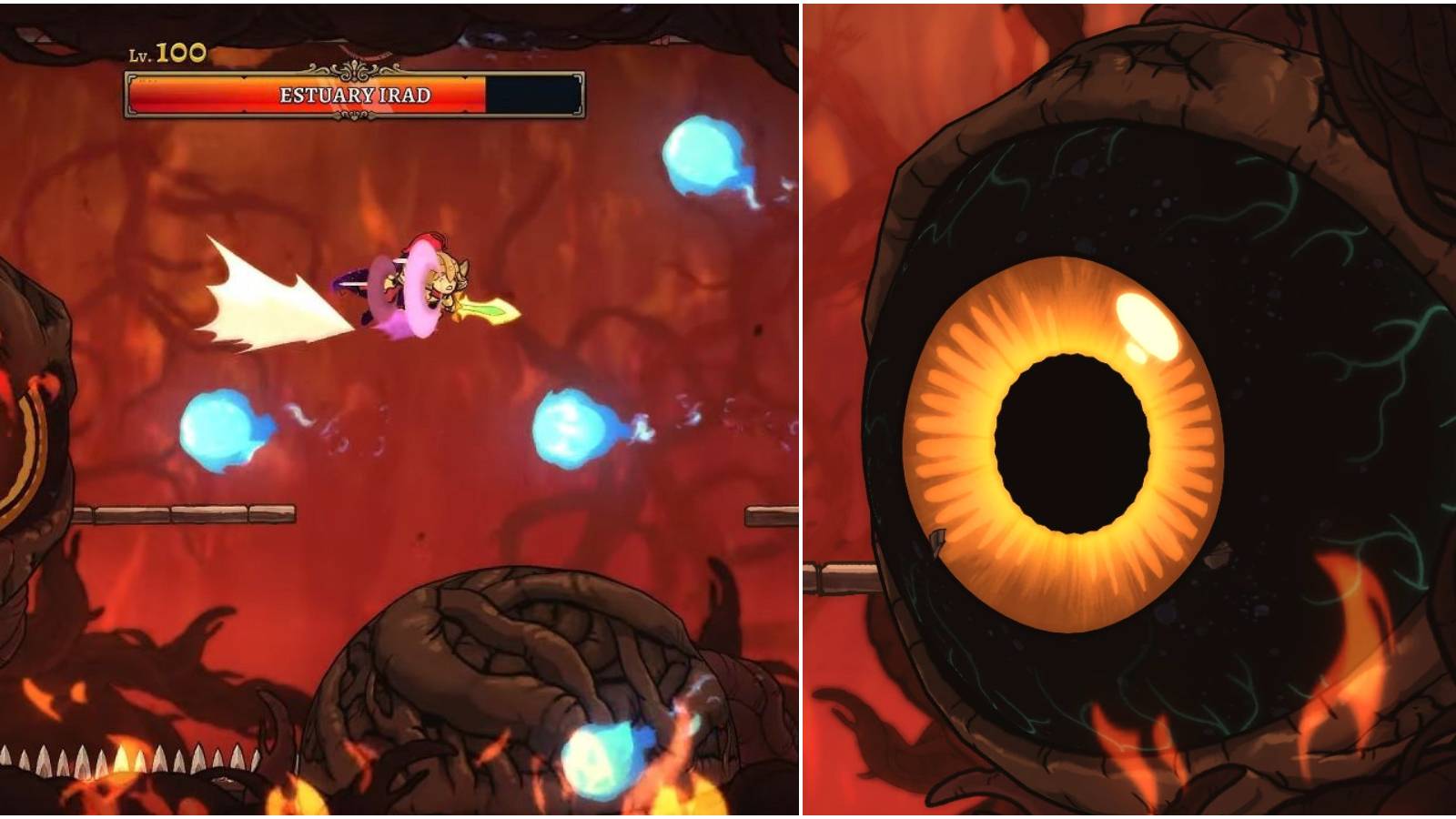Click the Lv. 100 level indicator

(x=164, y=52)
